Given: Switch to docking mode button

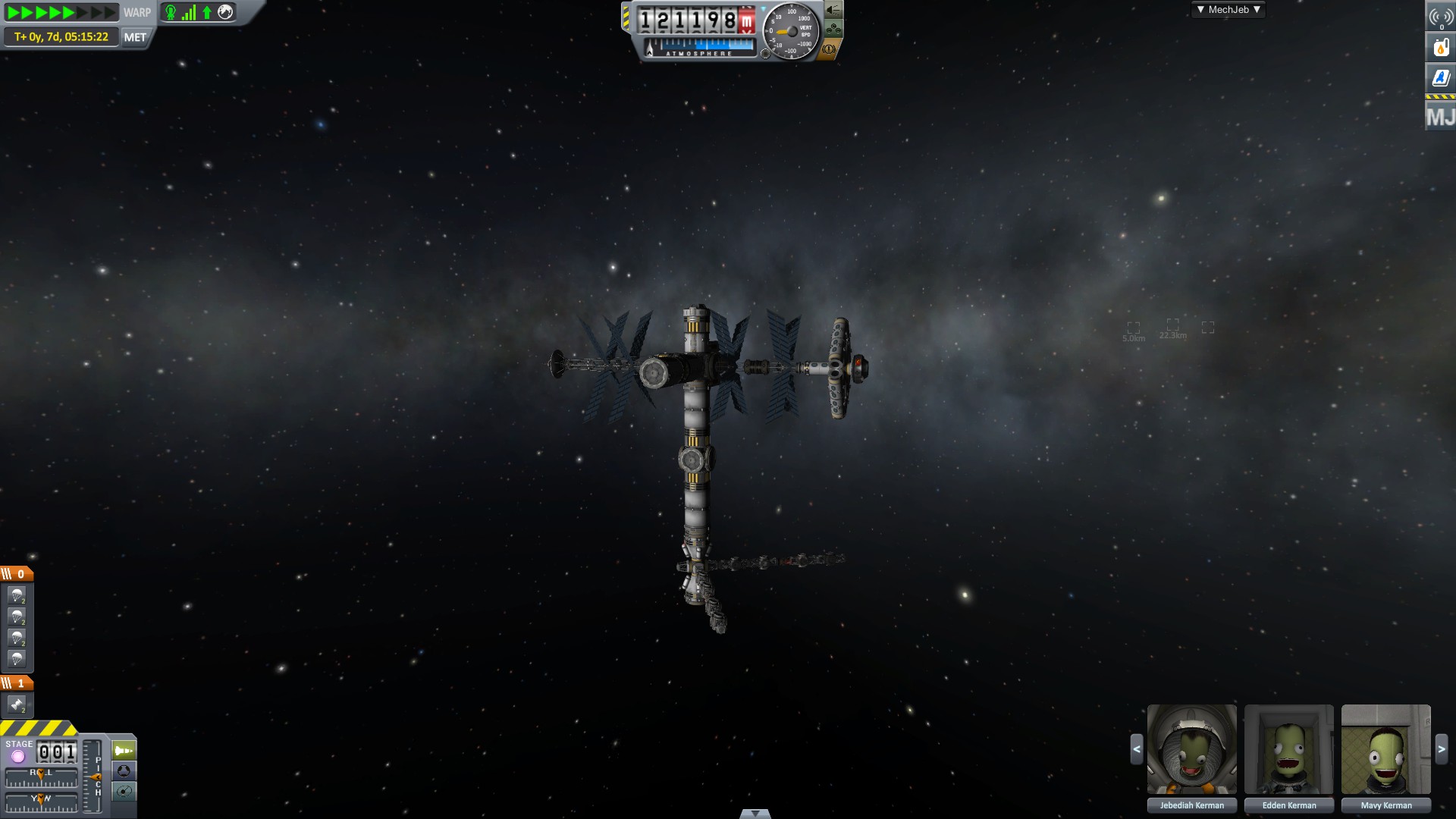Looking at the screenshot, I should 124,771.
